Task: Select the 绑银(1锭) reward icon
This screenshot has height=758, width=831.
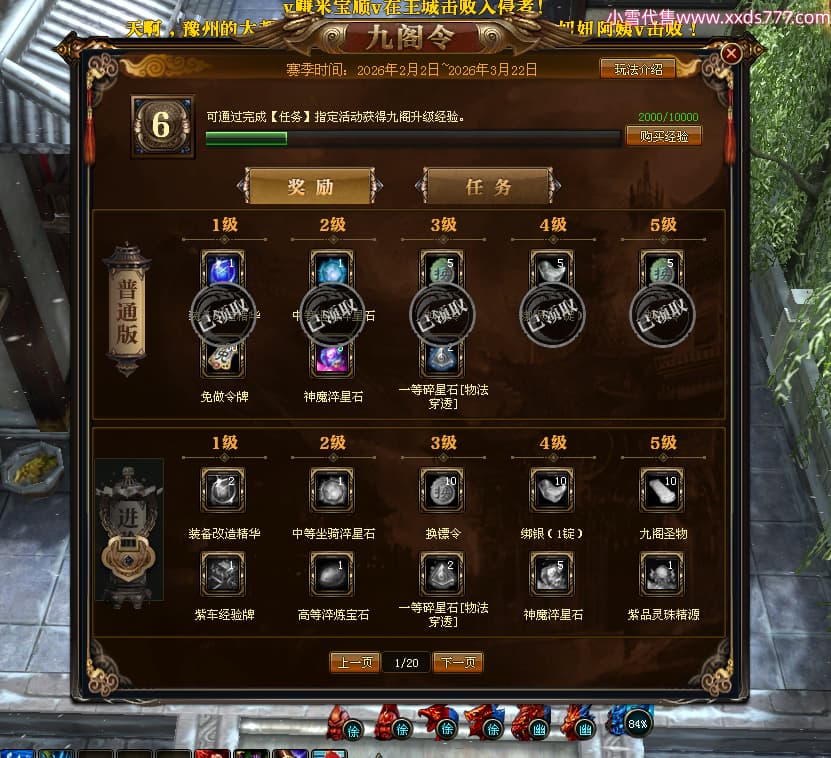Action: tap(552, 489)
